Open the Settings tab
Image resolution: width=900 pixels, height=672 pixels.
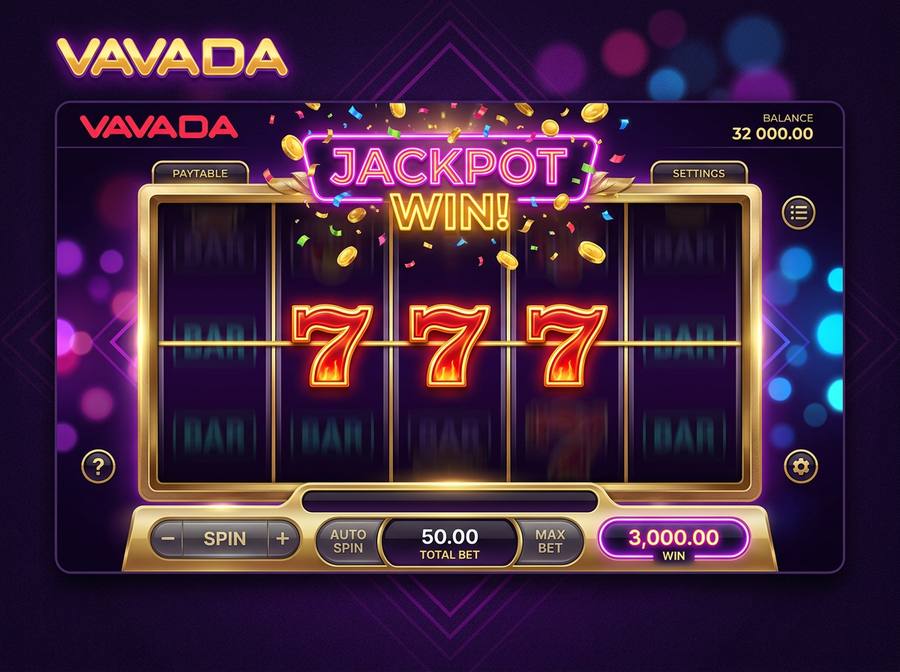(698, 173)
